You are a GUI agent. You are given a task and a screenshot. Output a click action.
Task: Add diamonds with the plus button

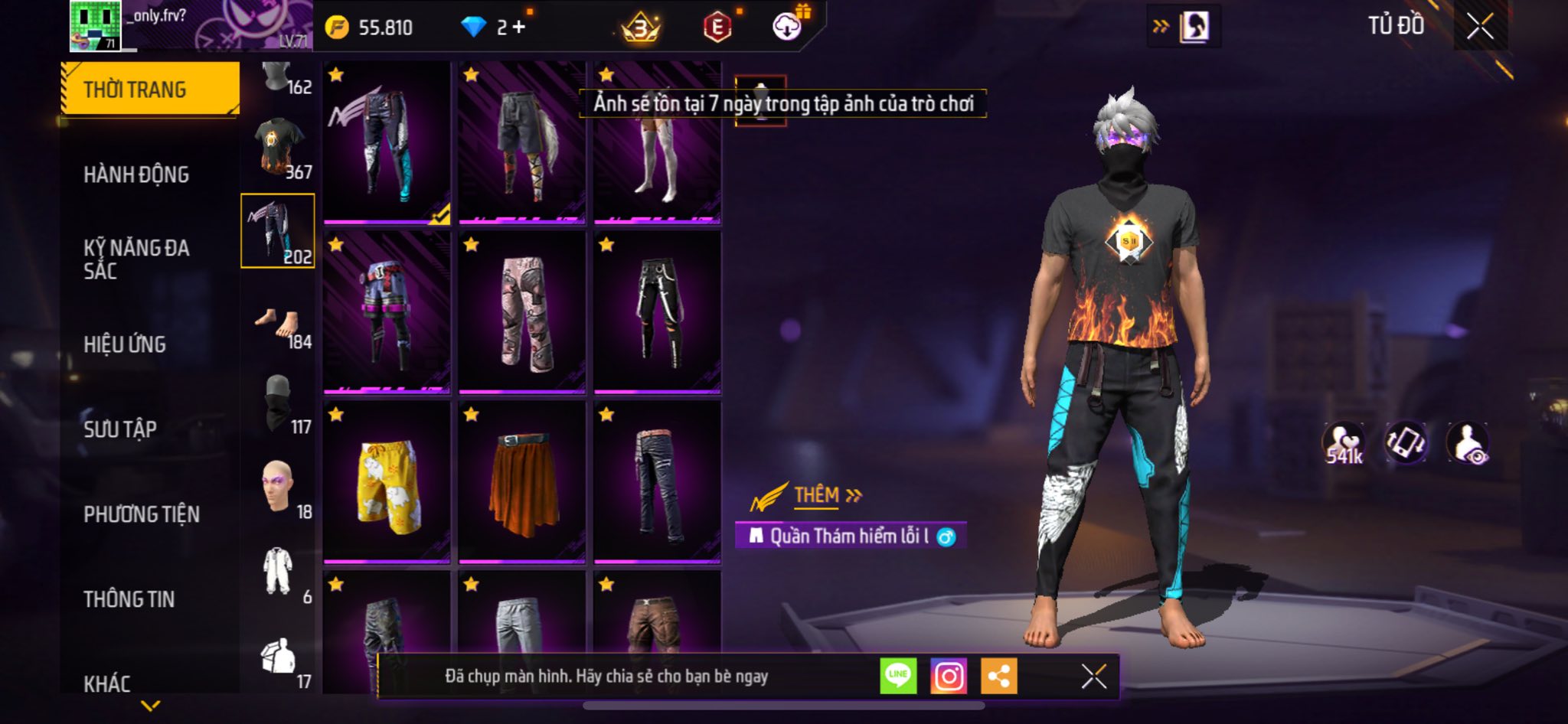(x=519, y=28)
